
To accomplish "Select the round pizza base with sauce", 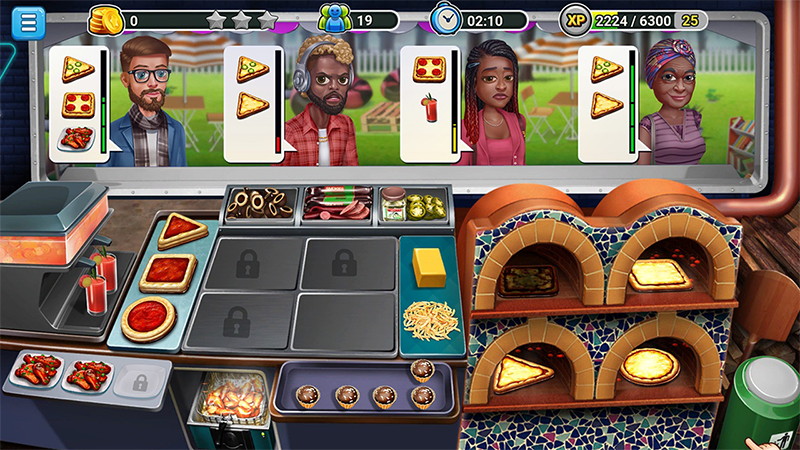I will pyautogui.click(x=149, y=319).
